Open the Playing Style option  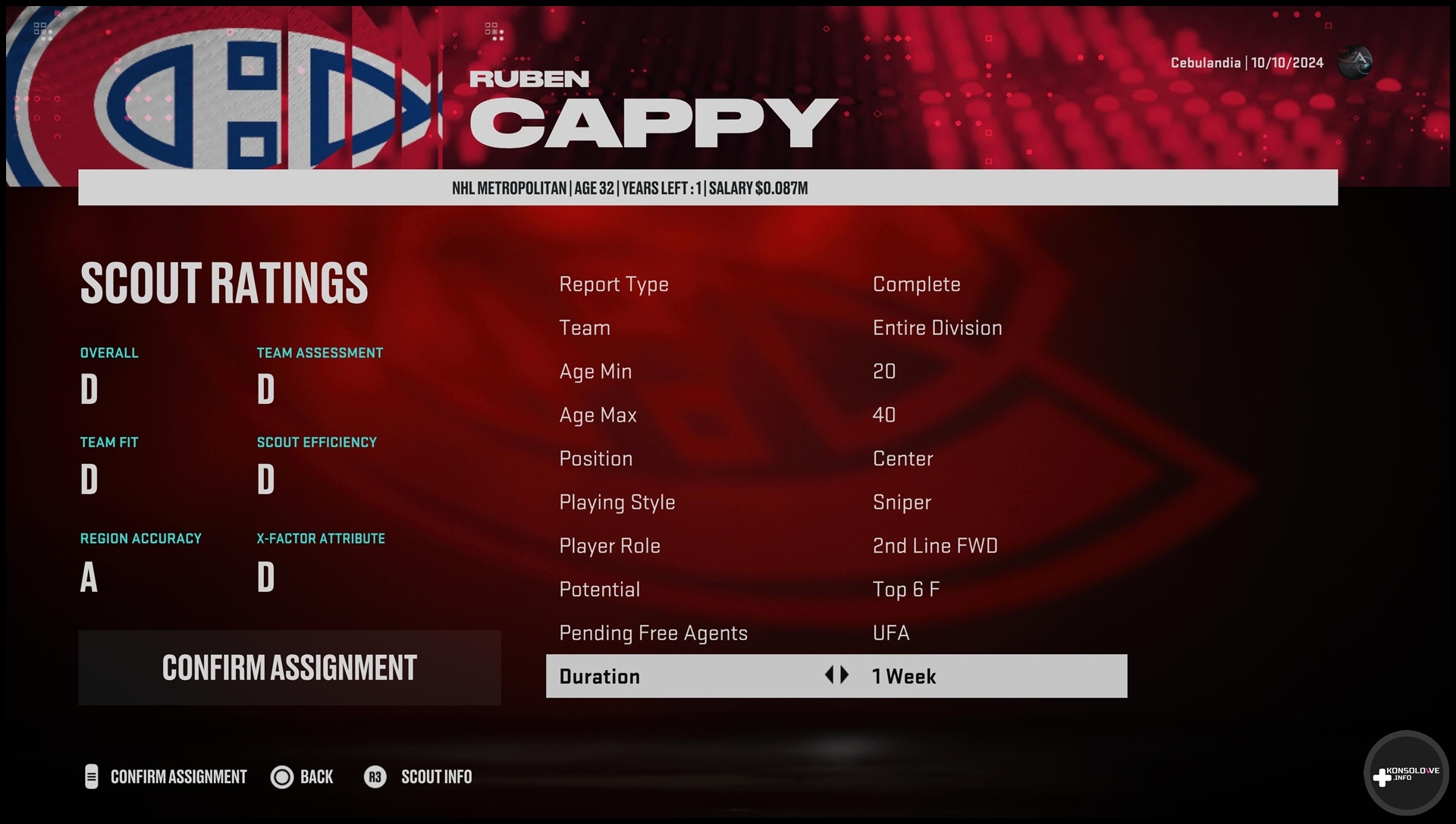point(836,503)
